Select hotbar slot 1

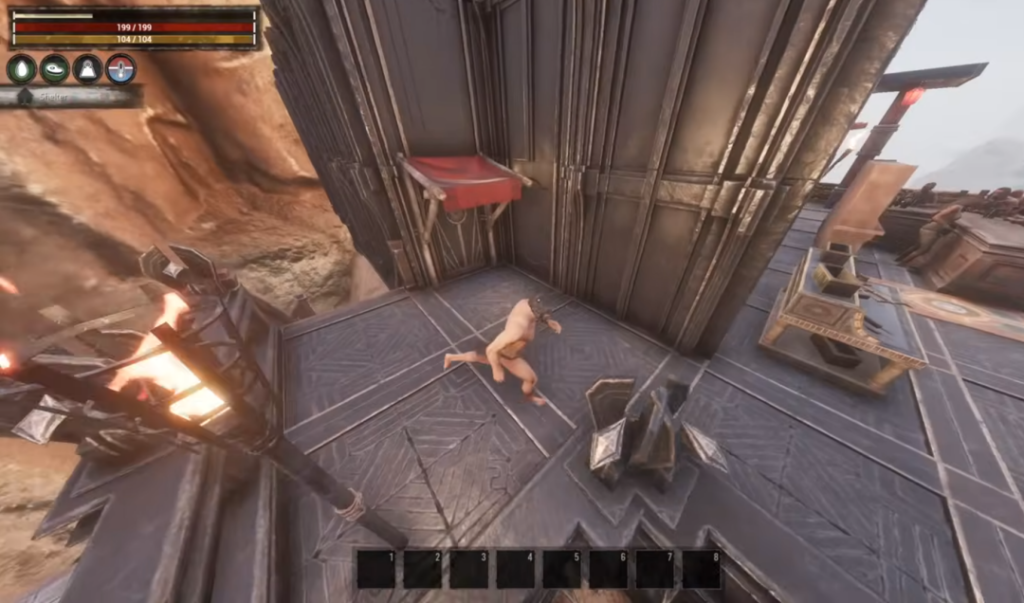(376, 569)
